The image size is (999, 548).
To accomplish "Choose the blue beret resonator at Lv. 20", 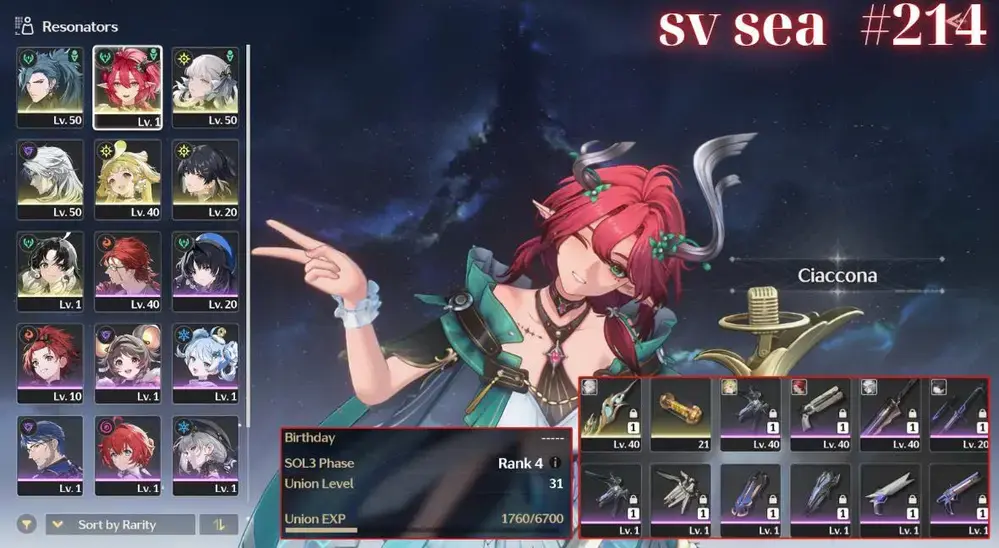I will click(205, 272).
